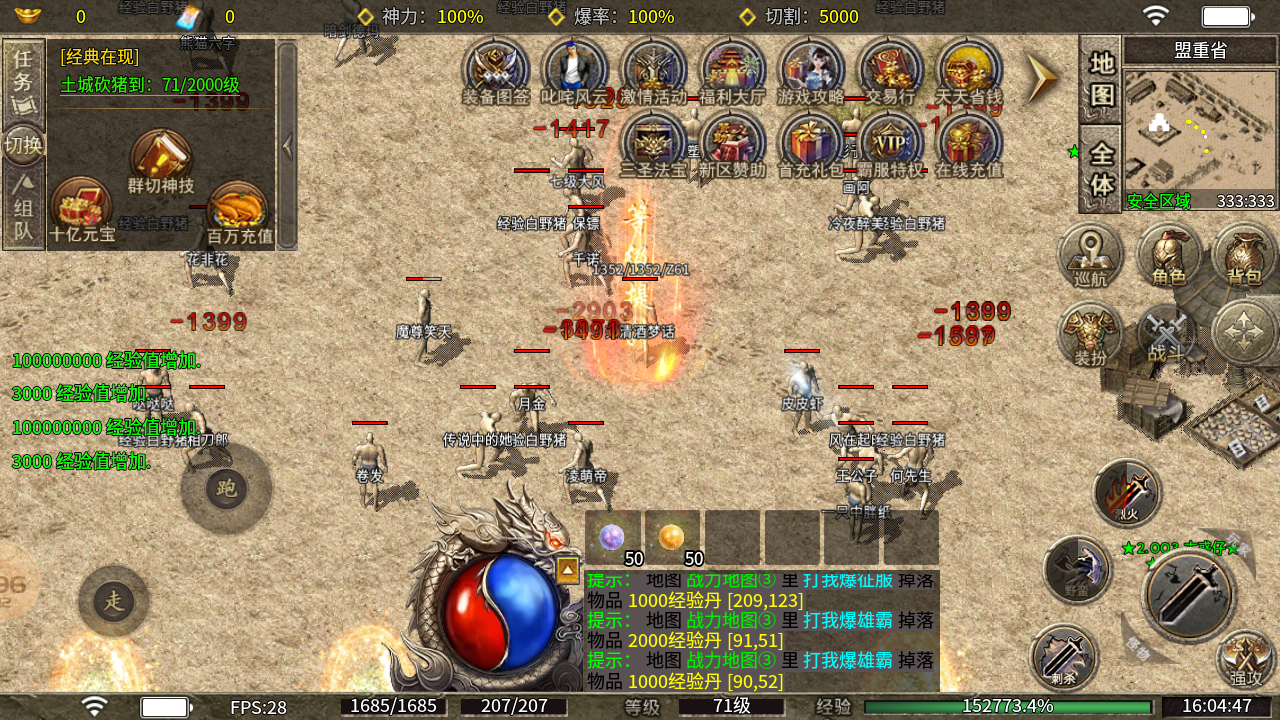
Task: Open the 群切神技 skill book icon
Action: 161,160
